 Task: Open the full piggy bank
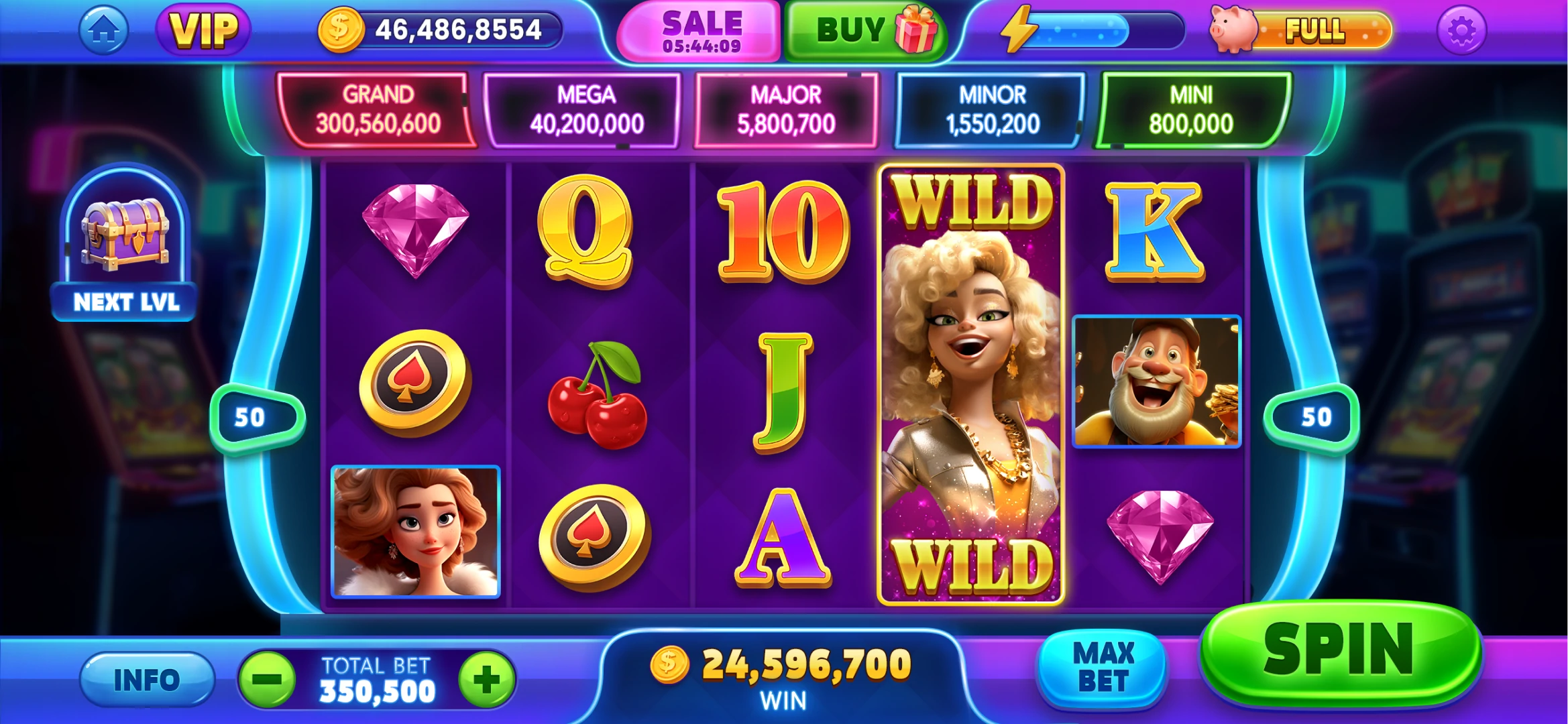coord(1301,30)
